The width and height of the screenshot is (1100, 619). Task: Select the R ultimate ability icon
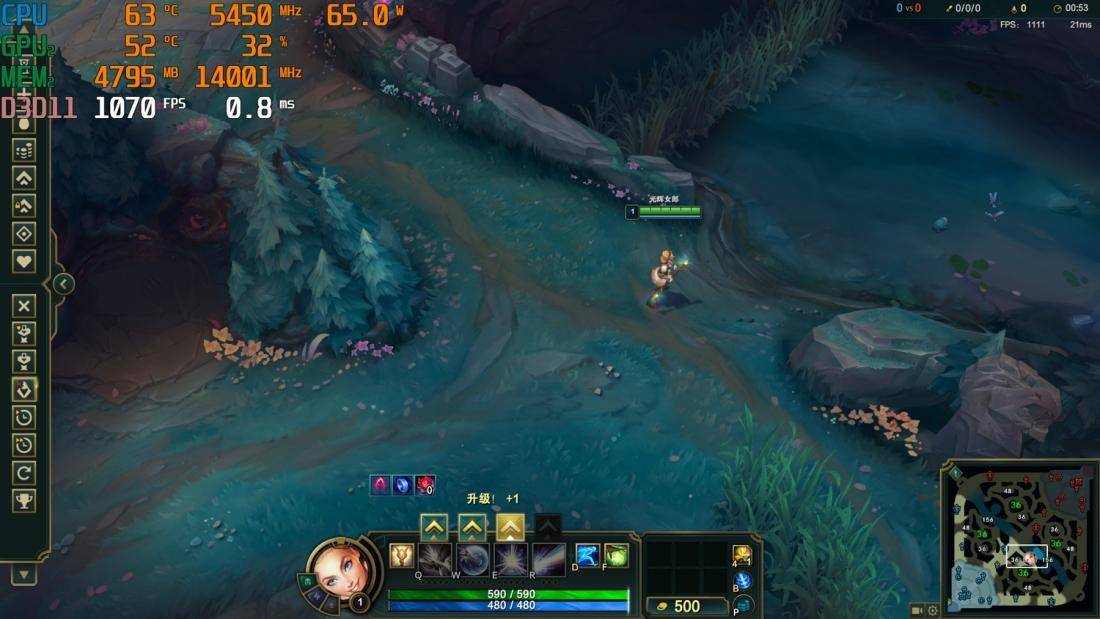pyautogui.click(x=548, y=558)
